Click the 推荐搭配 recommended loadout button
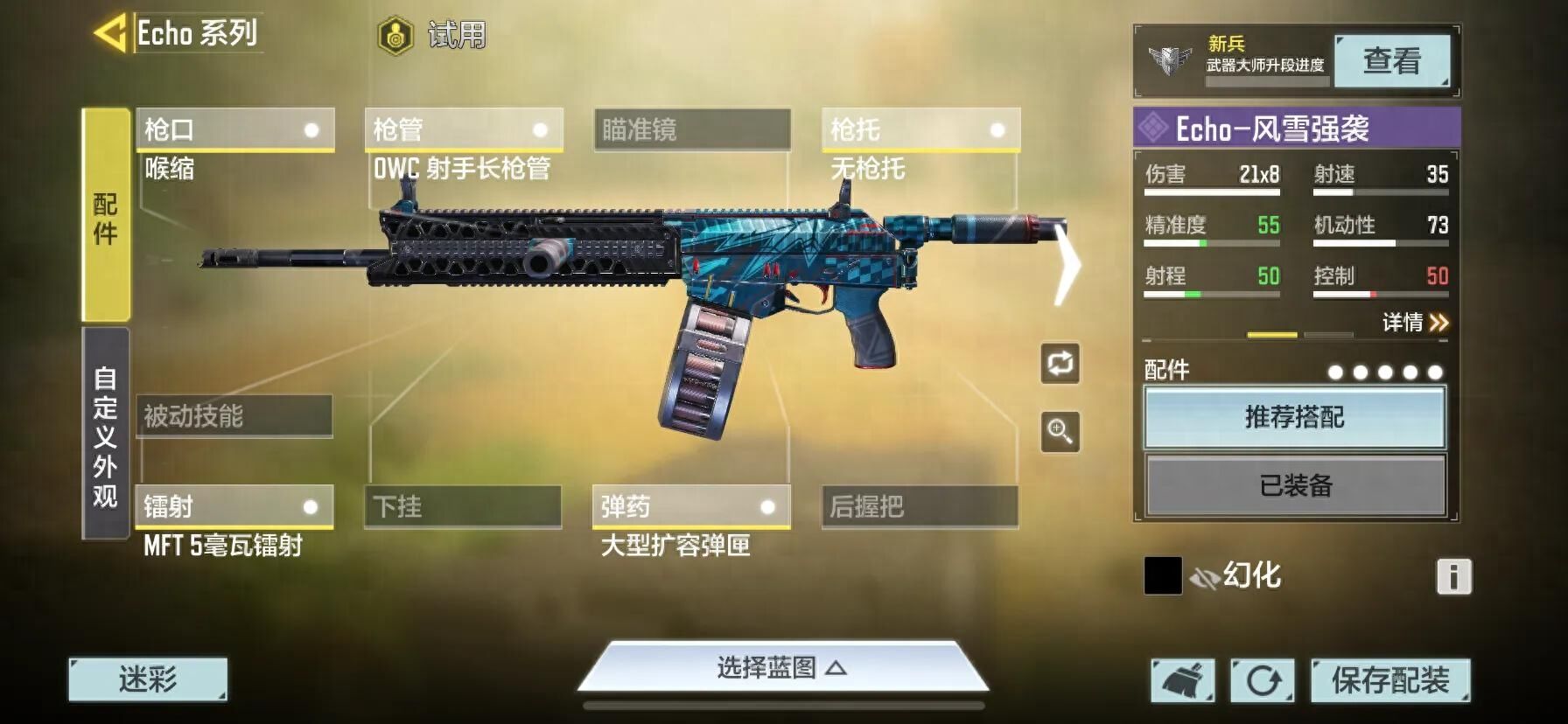The height and width of the screenshot is (724, 1568). 1295,418
